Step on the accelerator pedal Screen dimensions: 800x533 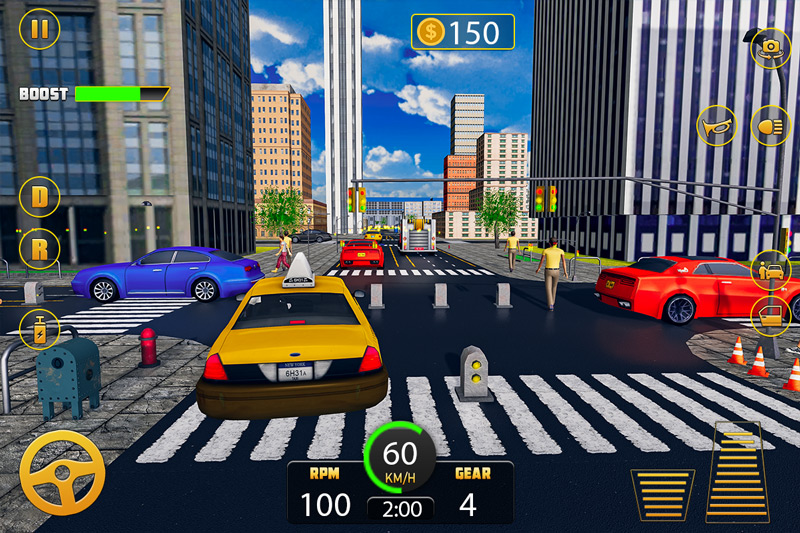pyautogui.click(x=739, y=471)
